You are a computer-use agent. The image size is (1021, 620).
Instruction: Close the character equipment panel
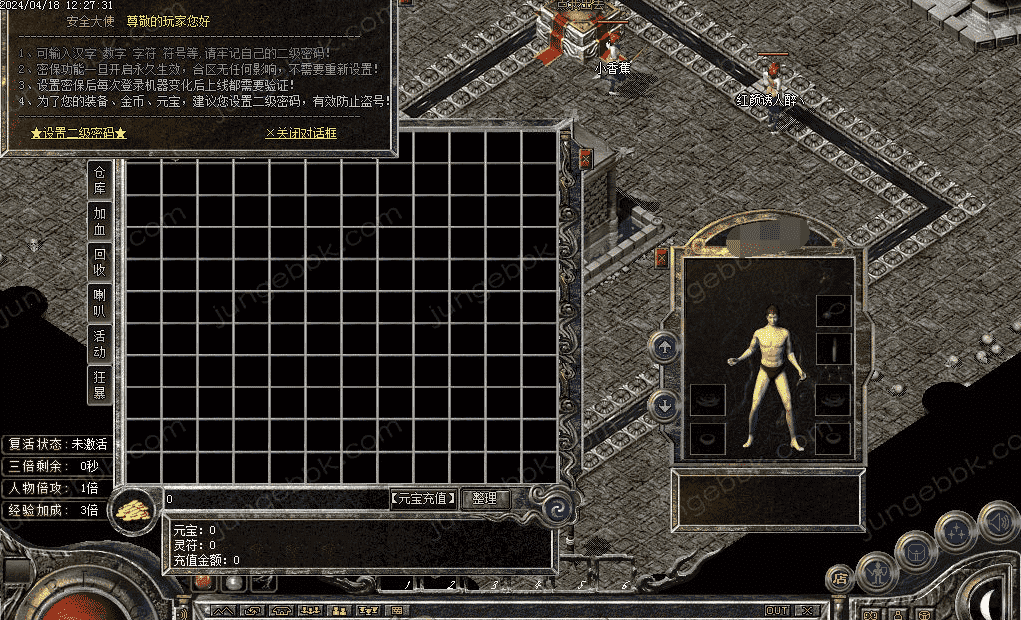[x=661, y=258]
